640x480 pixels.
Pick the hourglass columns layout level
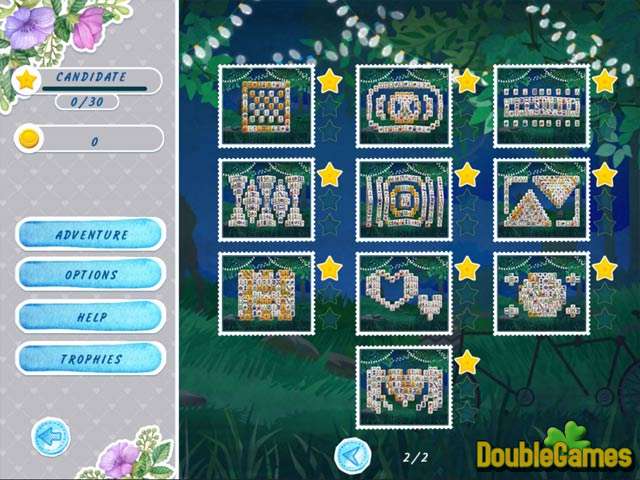click(x=265, y=199)
